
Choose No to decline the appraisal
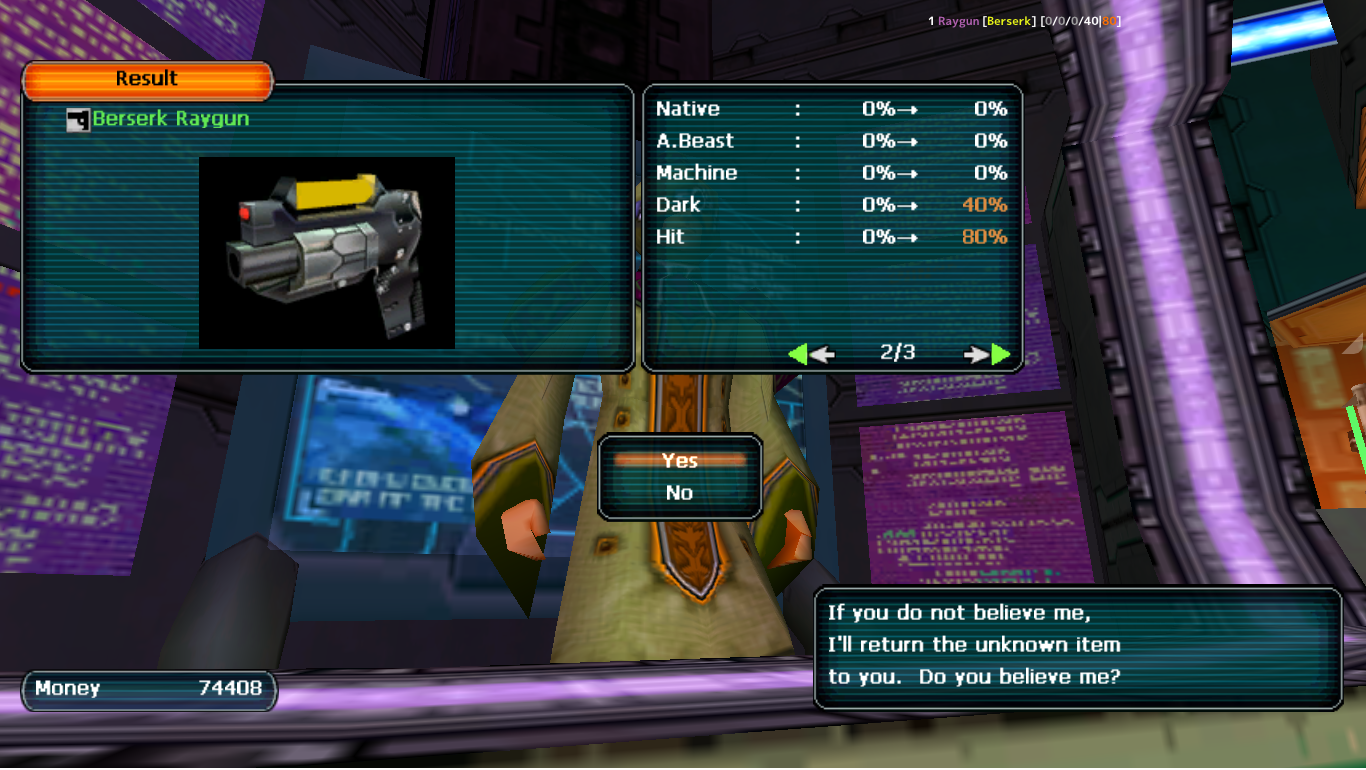coord(680,492)
